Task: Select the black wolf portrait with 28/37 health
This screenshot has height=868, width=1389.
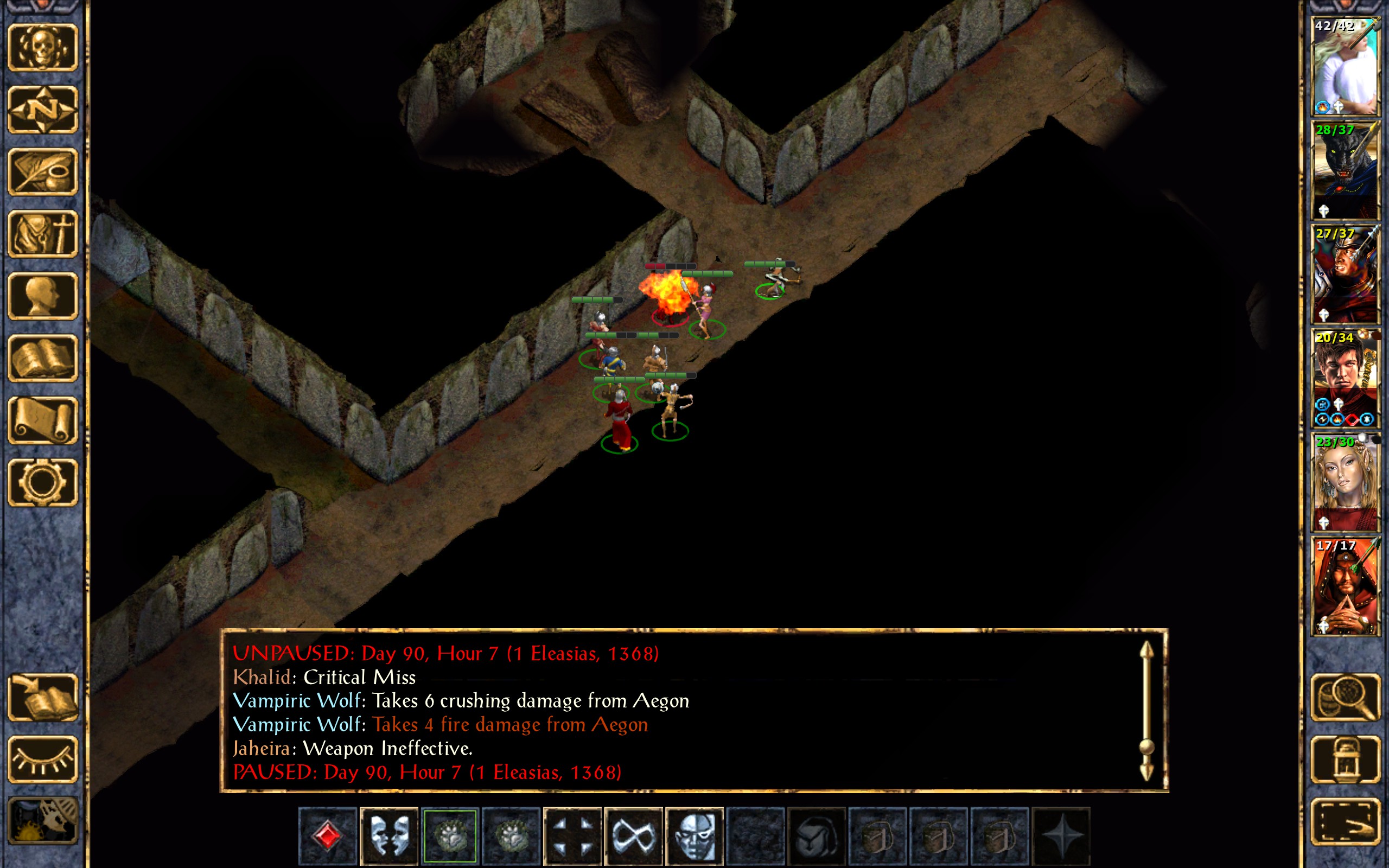Action: point(1345,169)
